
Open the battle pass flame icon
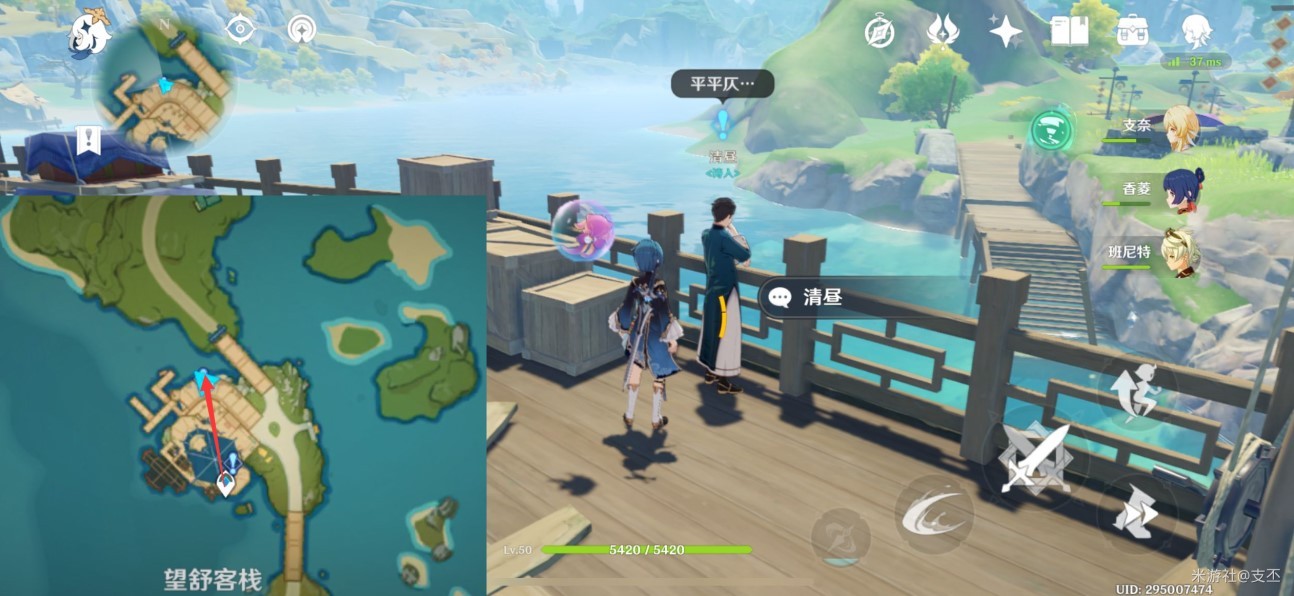pos(942,32)
